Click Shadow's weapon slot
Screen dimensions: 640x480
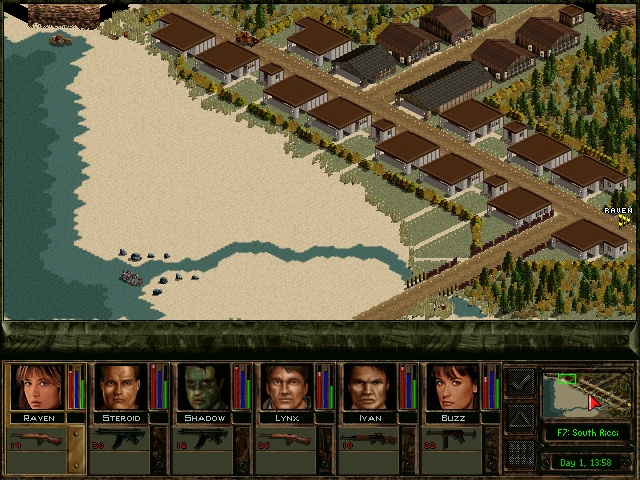(203, 440)
